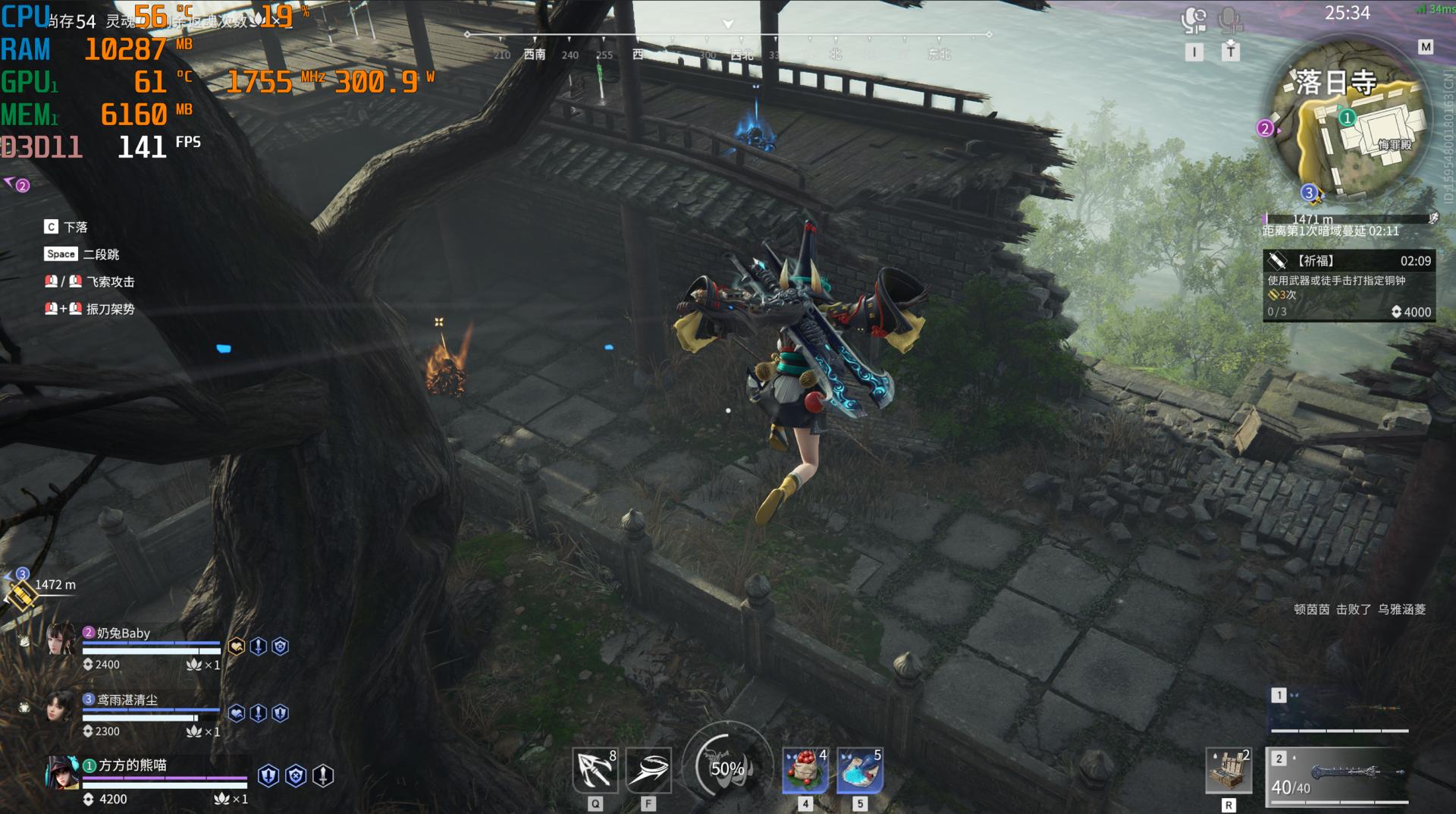Select the weapon repair kit box
The image size is (1456, 814).
[x=1228, y=771]
